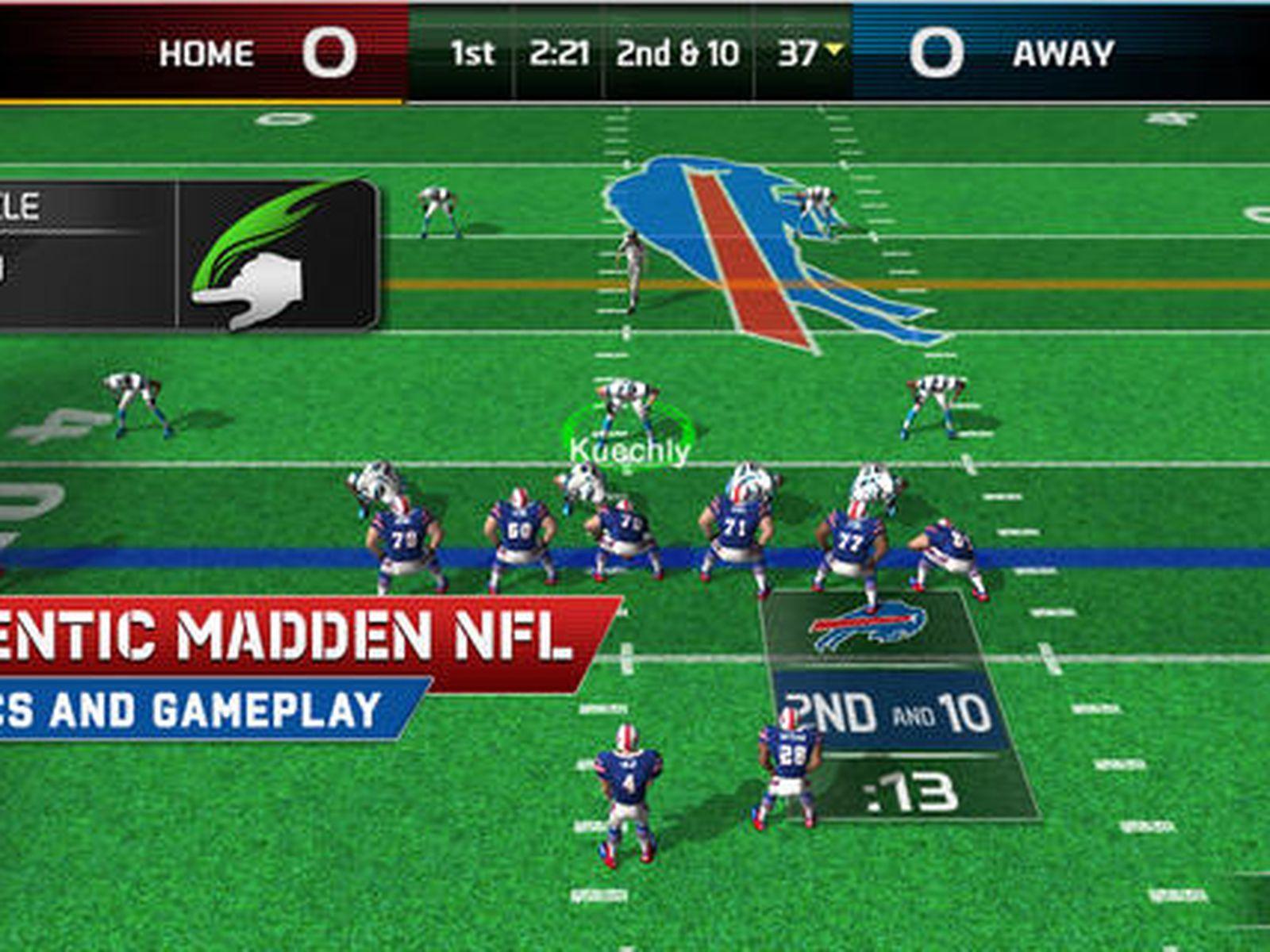This screenshot has width=1270, height=952.
Task: Switch to the AWAY team panel
Action: [1064, 54]
